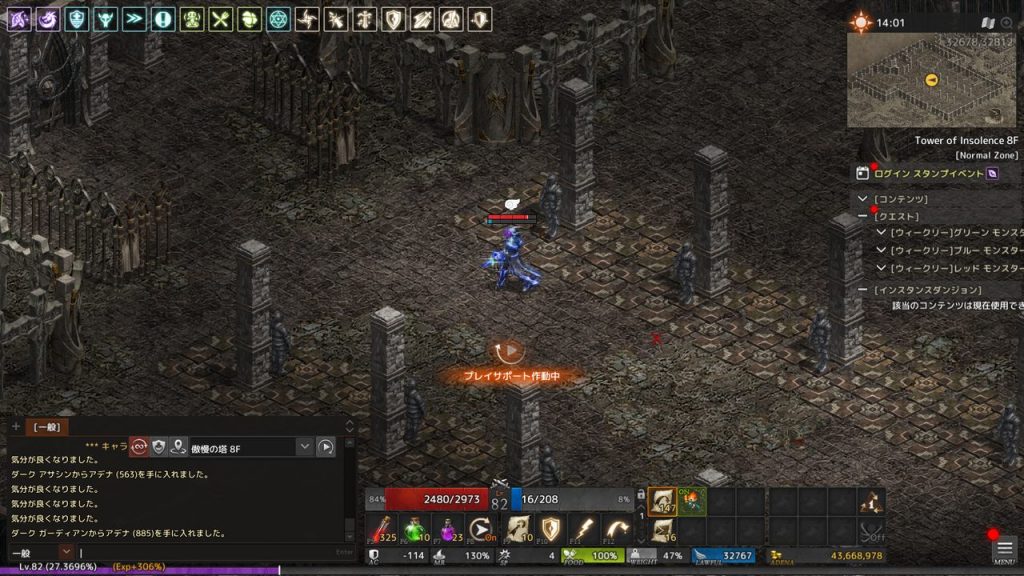Expand the weekly グリーン モンスター quest
1024x576 pixels.
point(881,232)
